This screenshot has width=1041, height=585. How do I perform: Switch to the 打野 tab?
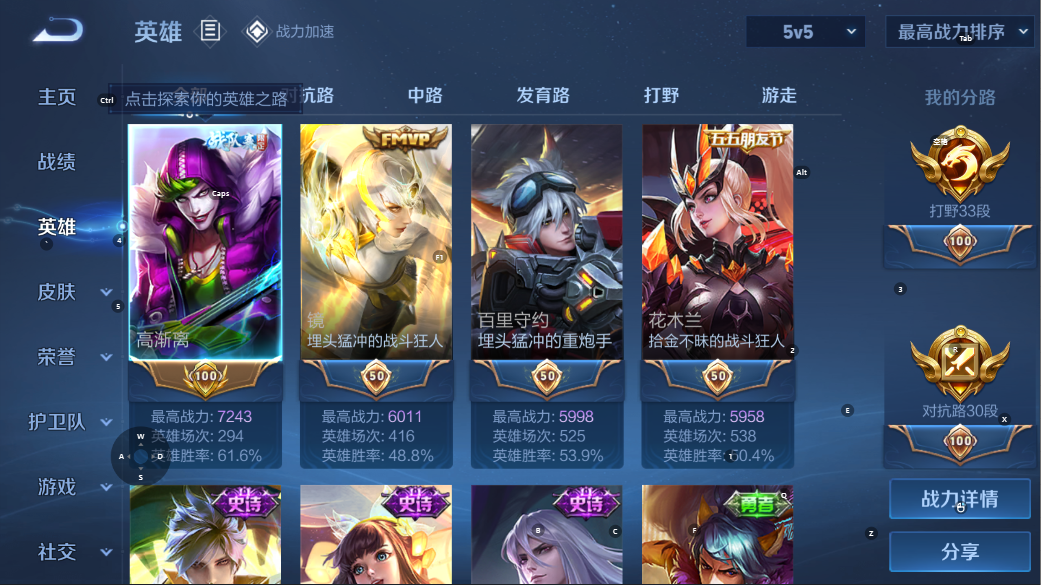pos(661,96)
